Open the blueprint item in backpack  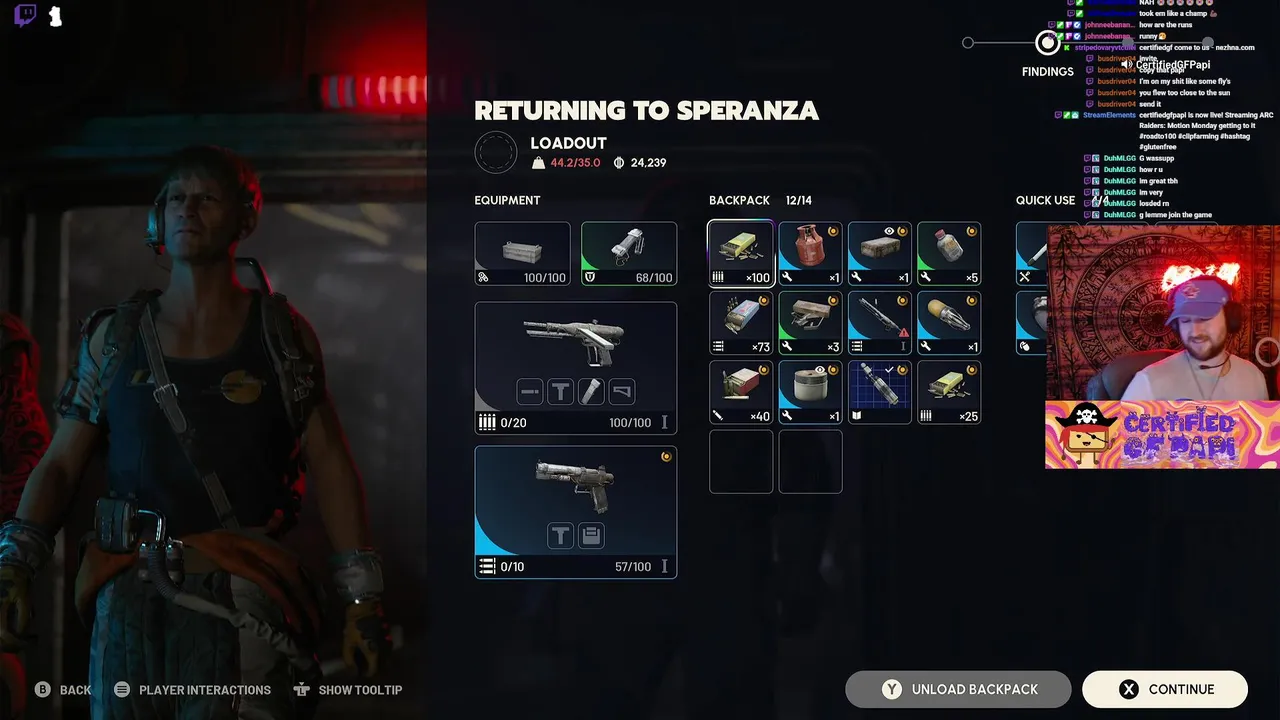point(880,392)
